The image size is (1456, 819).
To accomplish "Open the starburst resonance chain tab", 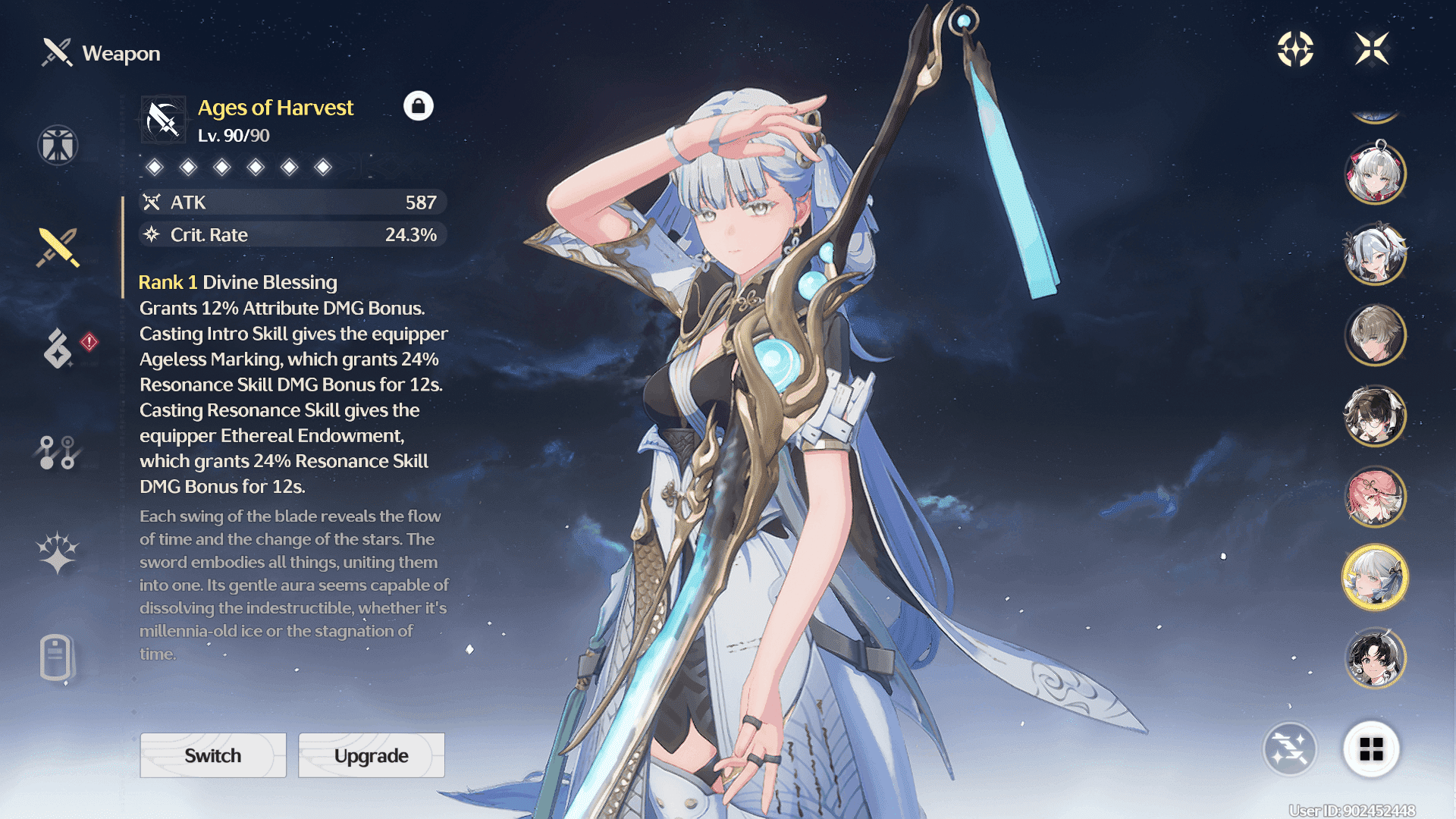I will (x=58, y=552).
